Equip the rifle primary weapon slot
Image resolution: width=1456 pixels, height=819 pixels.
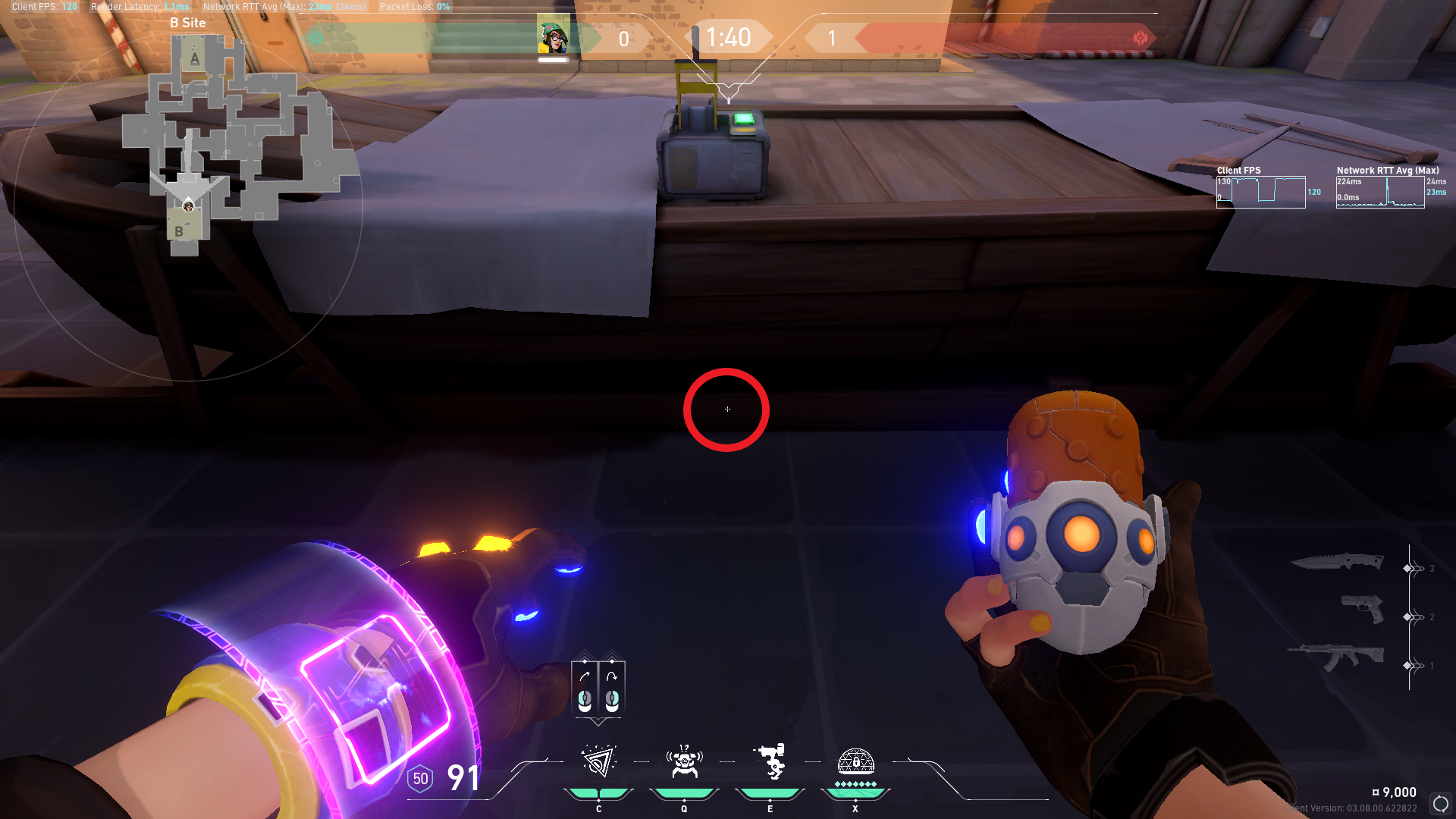(x=1336, y=657)
